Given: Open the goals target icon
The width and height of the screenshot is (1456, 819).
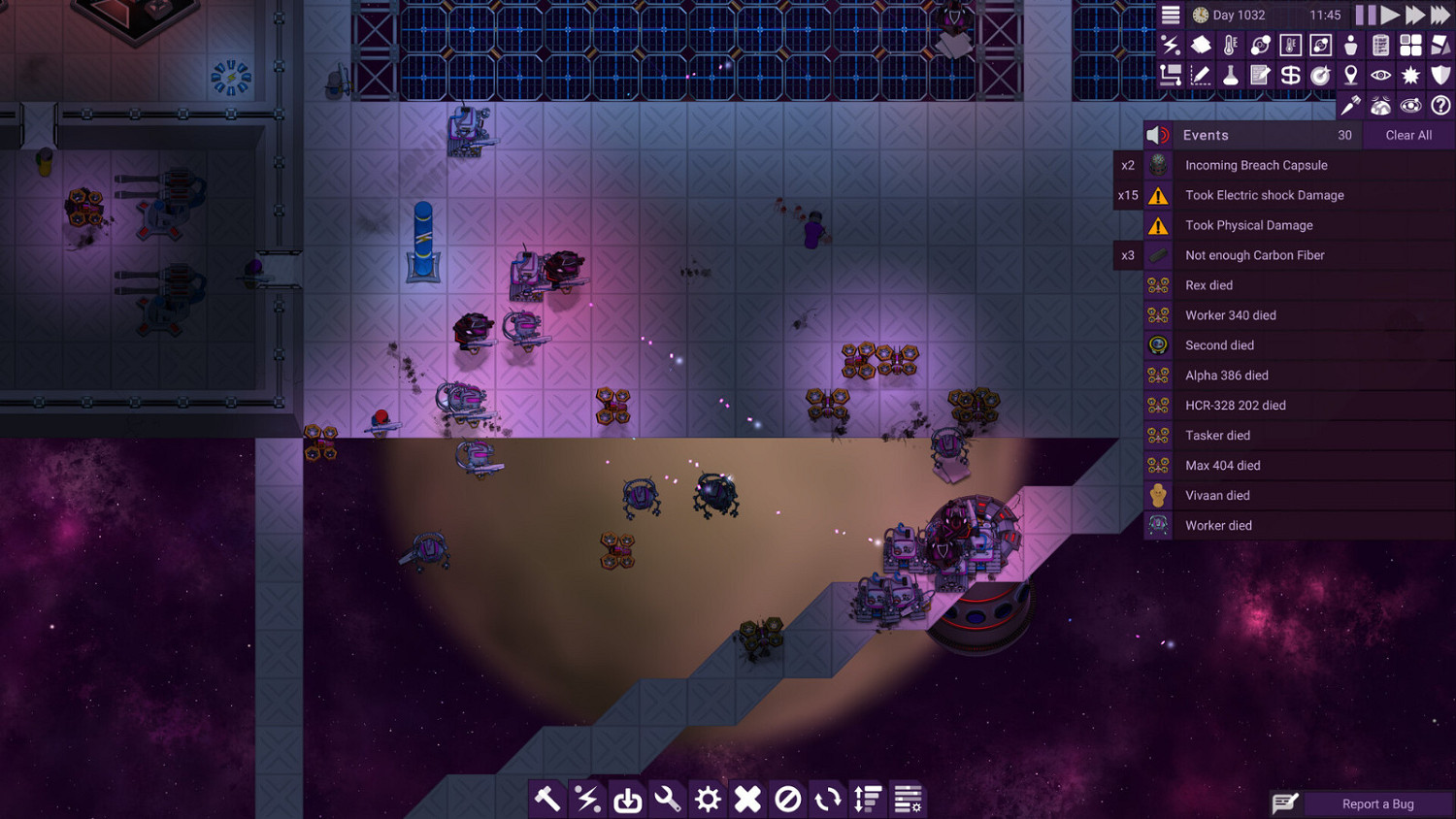Looking at the screenshot, I should pos(1320,74).
